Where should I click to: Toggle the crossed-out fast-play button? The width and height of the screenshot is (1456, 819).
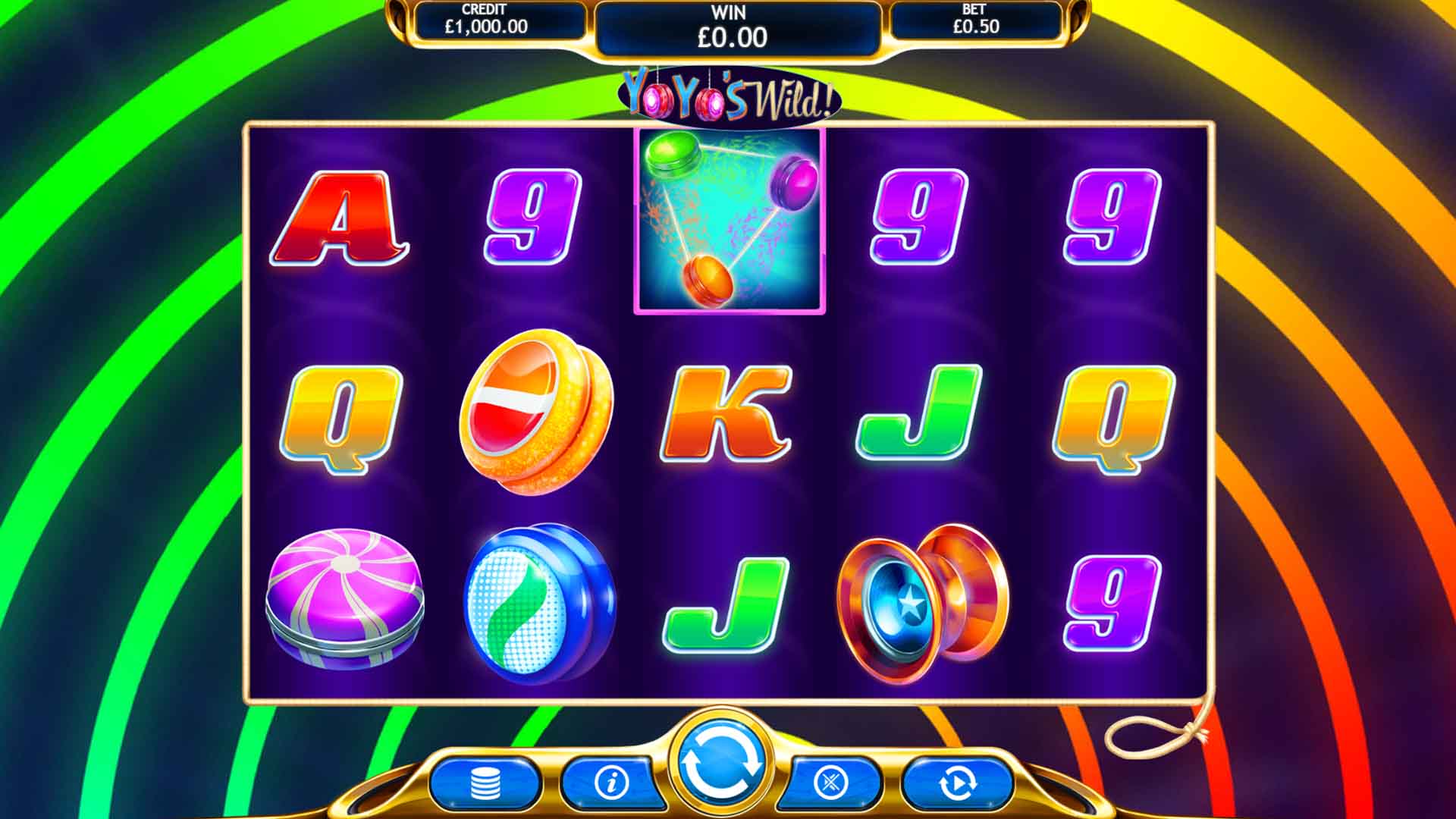click(830, 782)
